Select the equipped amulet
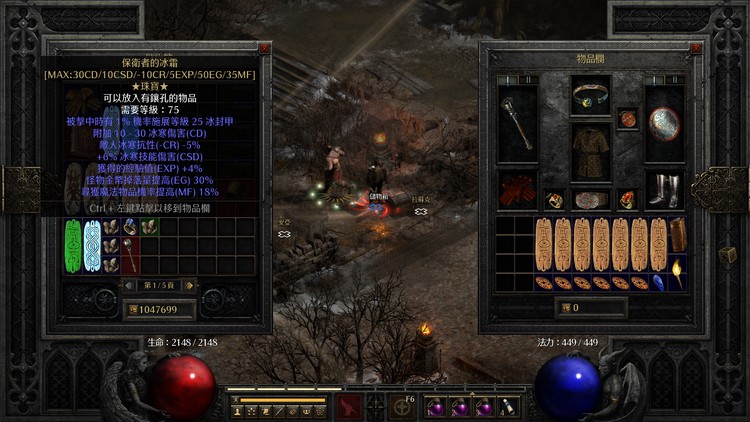This screenshot has height=422, width=750. (627, 119)
